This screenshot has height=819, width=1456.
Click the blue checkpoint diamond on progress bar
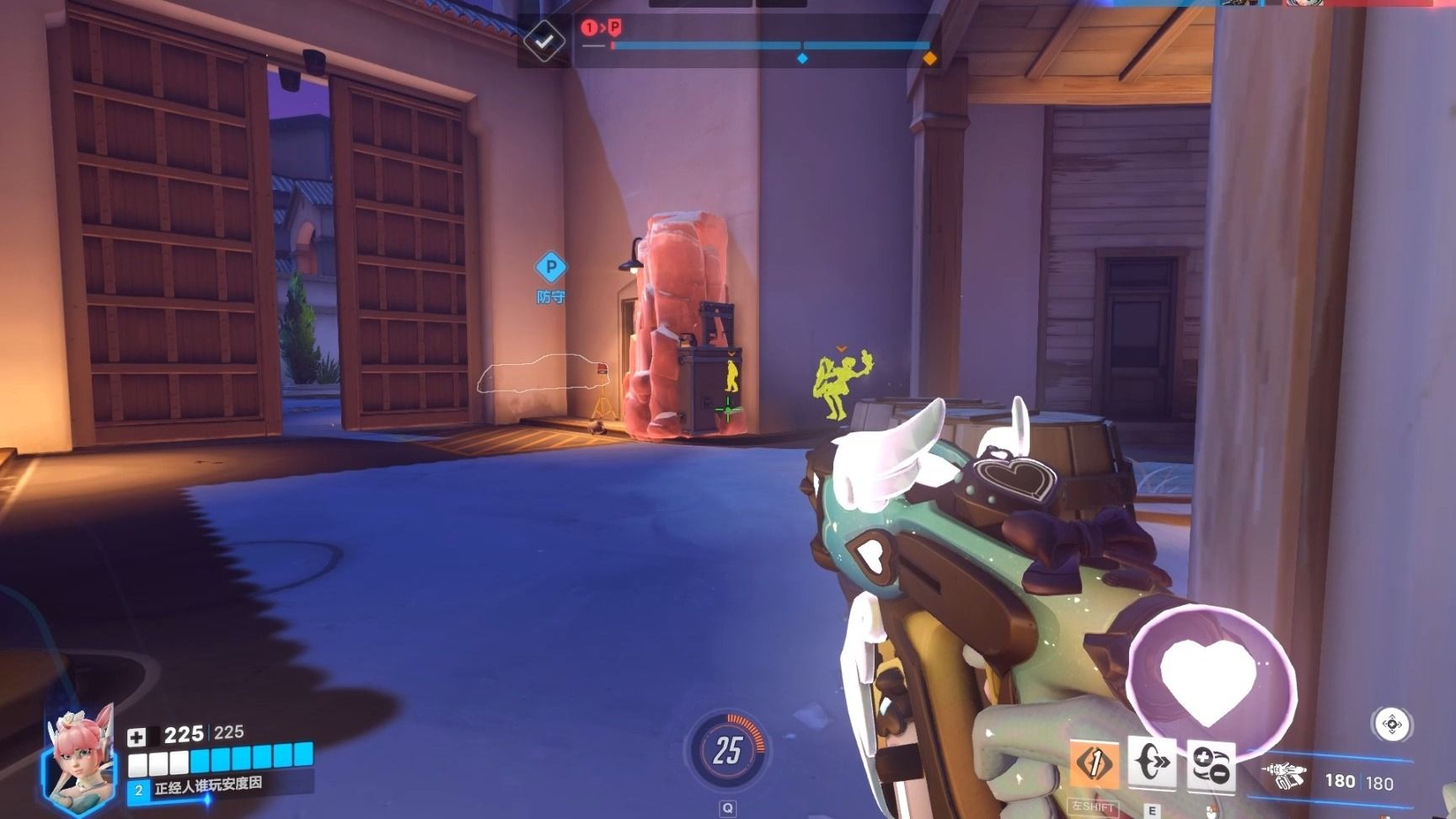tap(802, 58)
